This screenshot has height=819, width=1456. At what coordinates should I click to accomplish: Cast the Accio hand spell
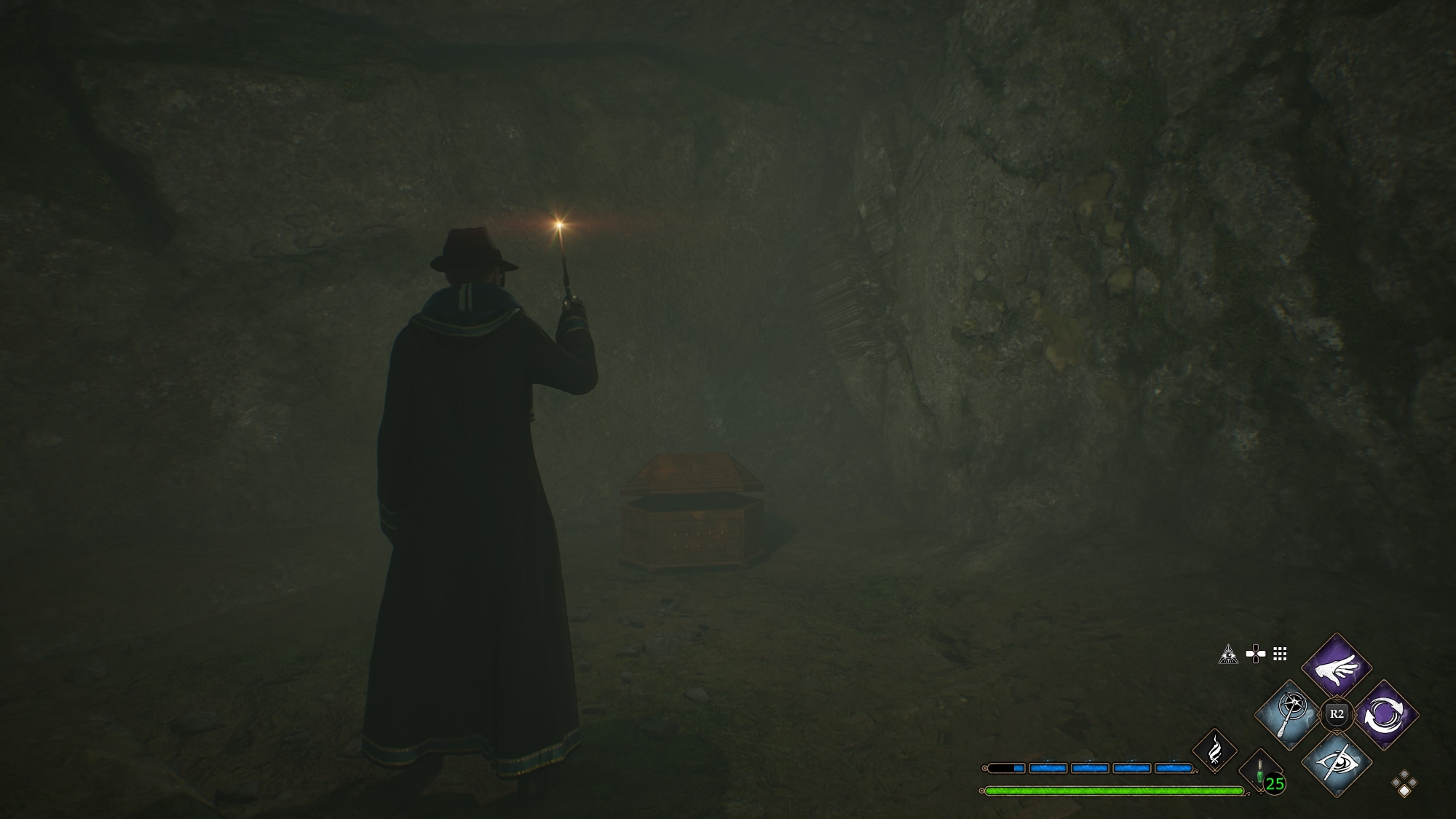(x=1336, y=666)
